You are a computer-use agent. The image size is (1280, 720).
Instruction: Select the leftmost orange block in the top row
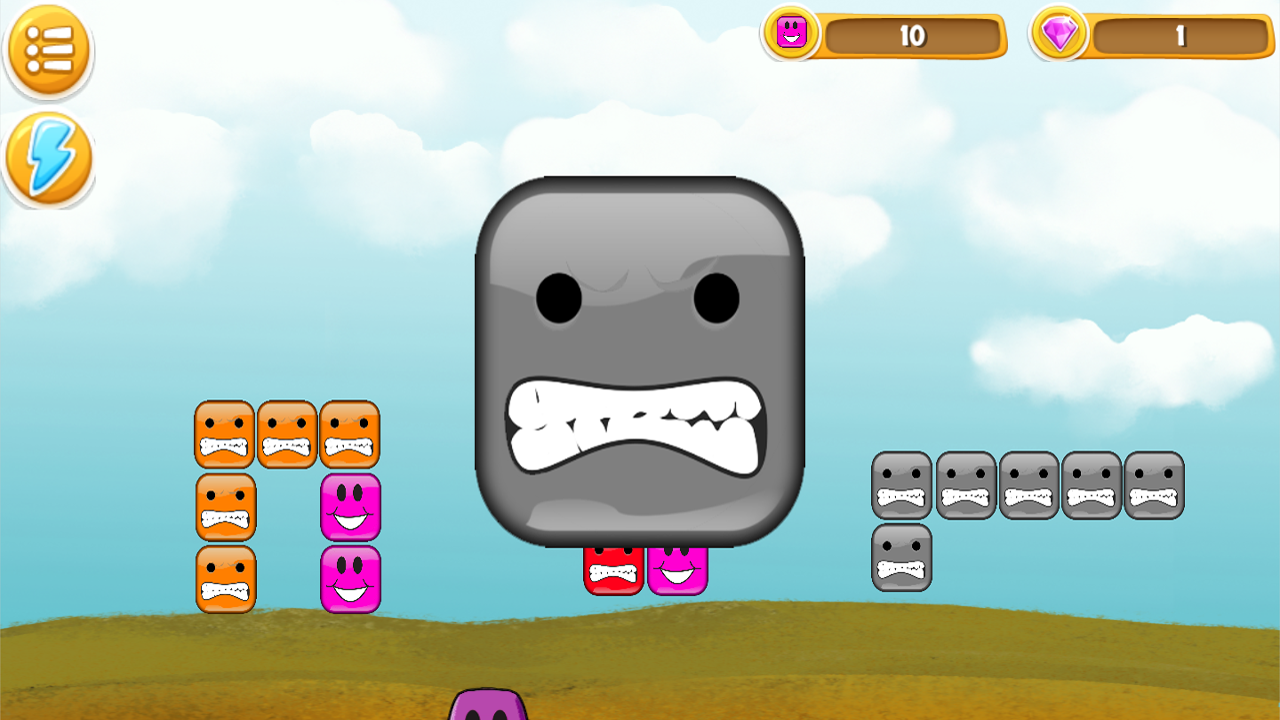tap(225, 432)
